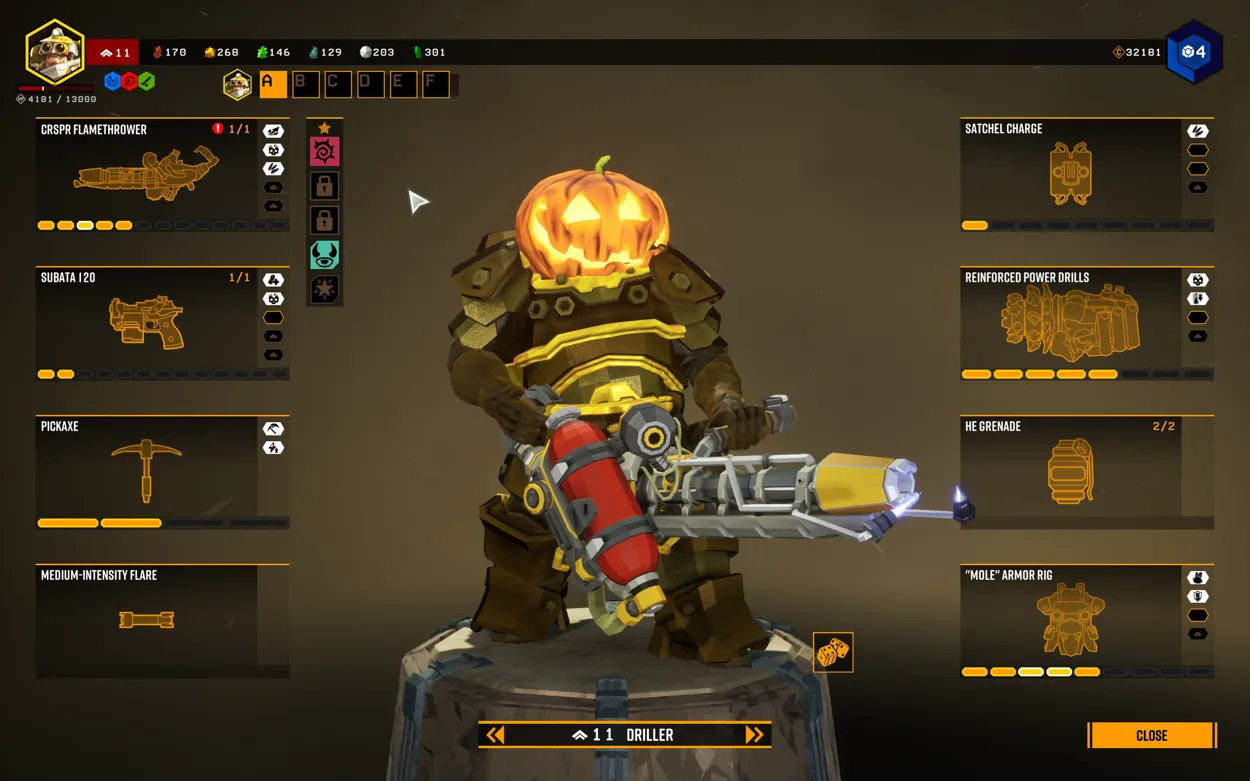Select loadout slot A
The width and height of the screenshot is (1250, 781).
tap(273, 84)
